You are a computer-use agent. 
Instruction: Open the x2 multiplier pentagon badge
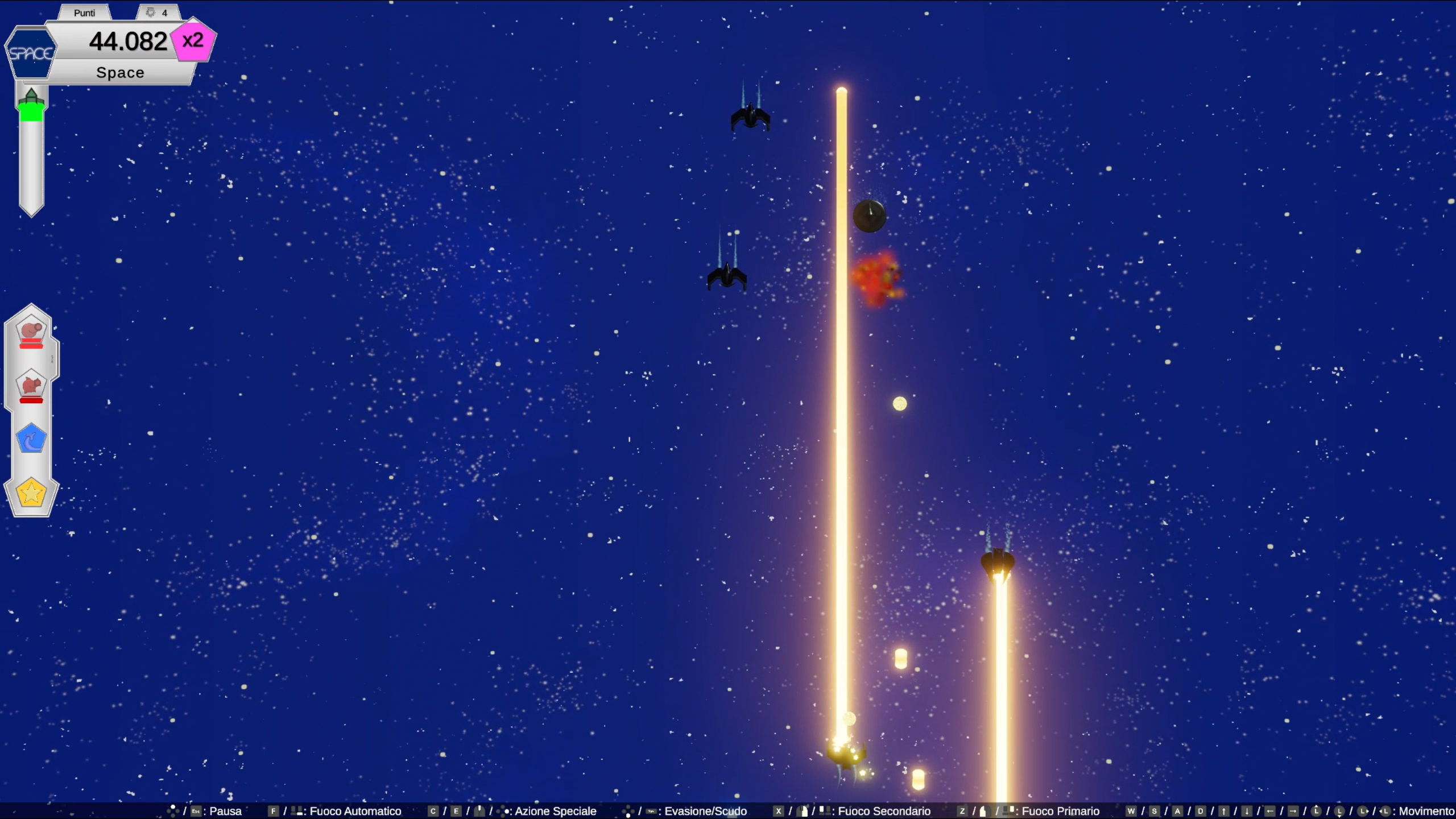tap(194, 40)
